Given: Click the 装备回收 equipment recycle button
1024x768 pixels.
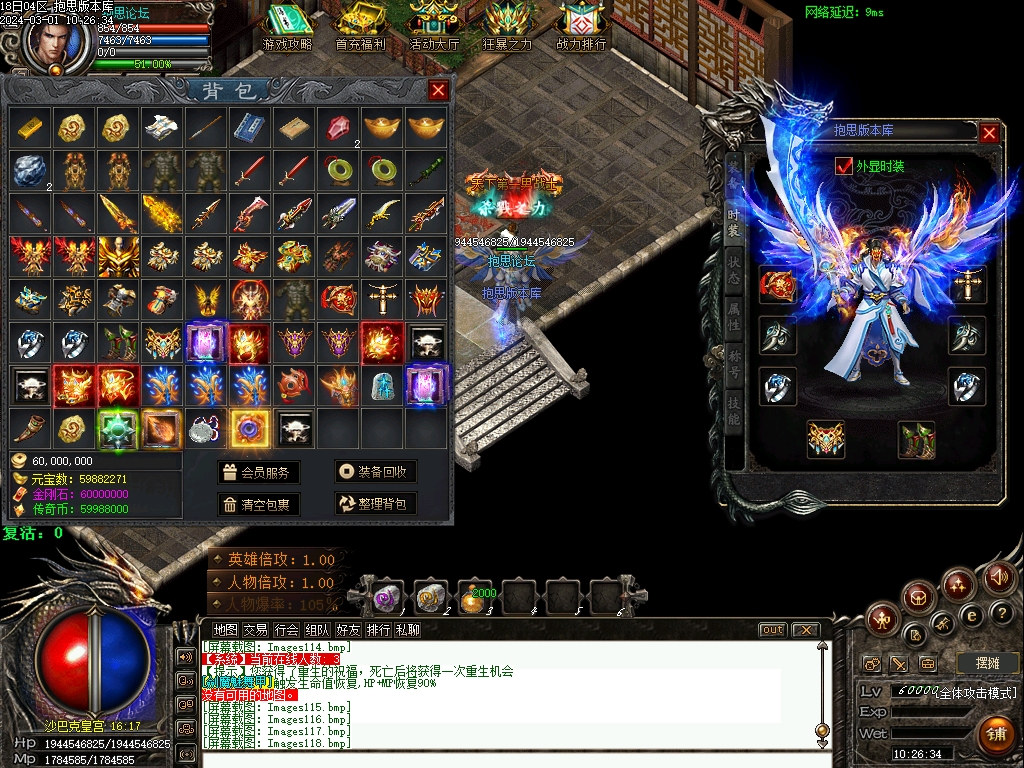Looking at the screenshot, I should click(375, 472).
